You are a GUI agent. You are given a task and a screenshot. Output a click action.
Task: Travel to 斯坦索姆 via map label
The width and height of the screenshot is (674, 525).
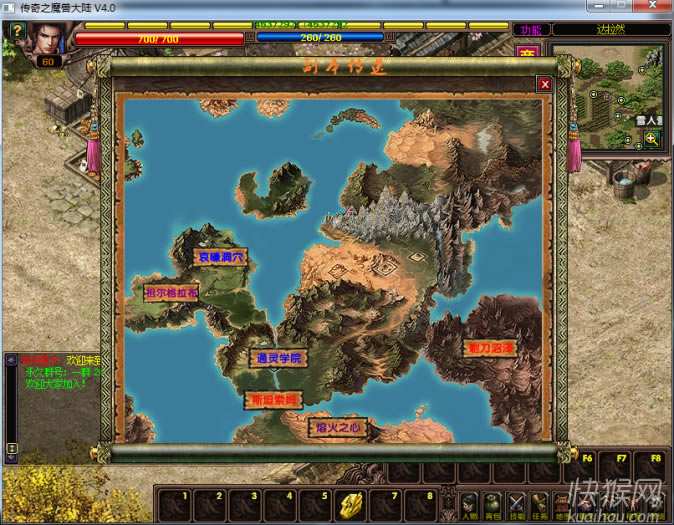pos(272,400)
